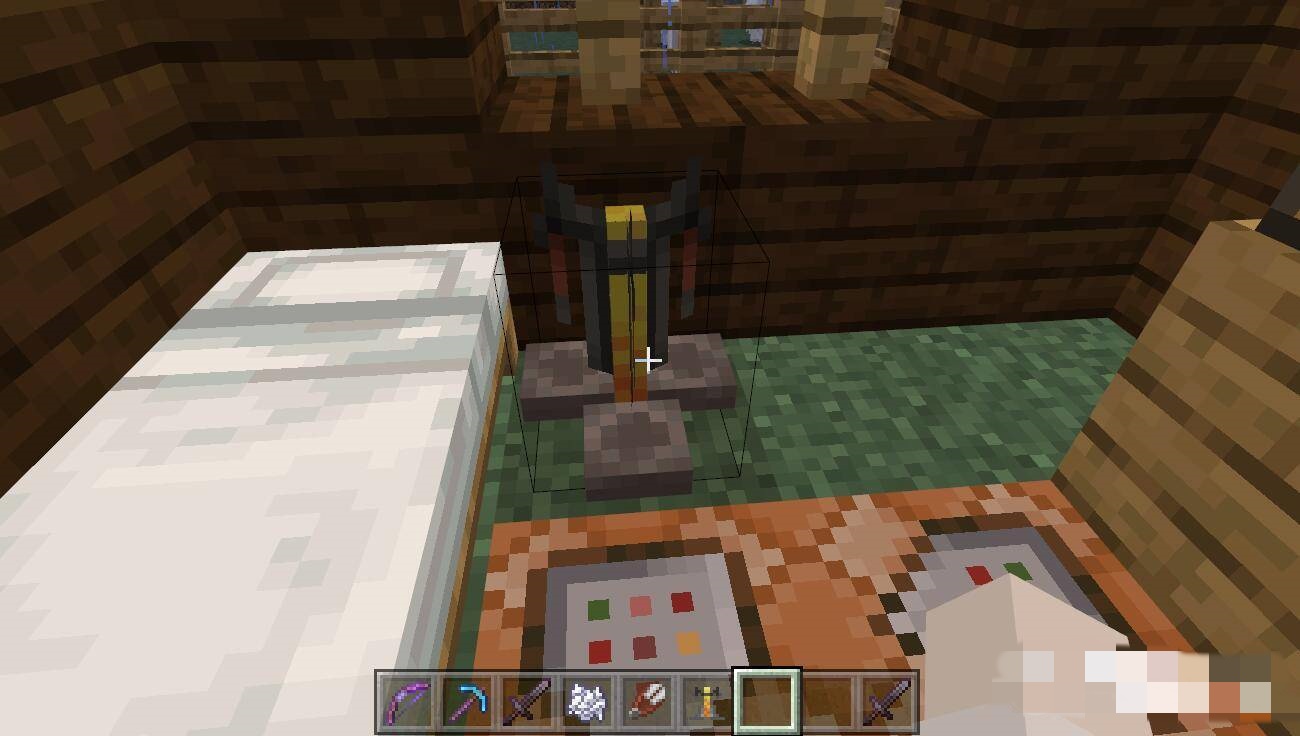Select the brewing stand hotbar slot
Screen dimensions: 1300x736
coord(707,701)
